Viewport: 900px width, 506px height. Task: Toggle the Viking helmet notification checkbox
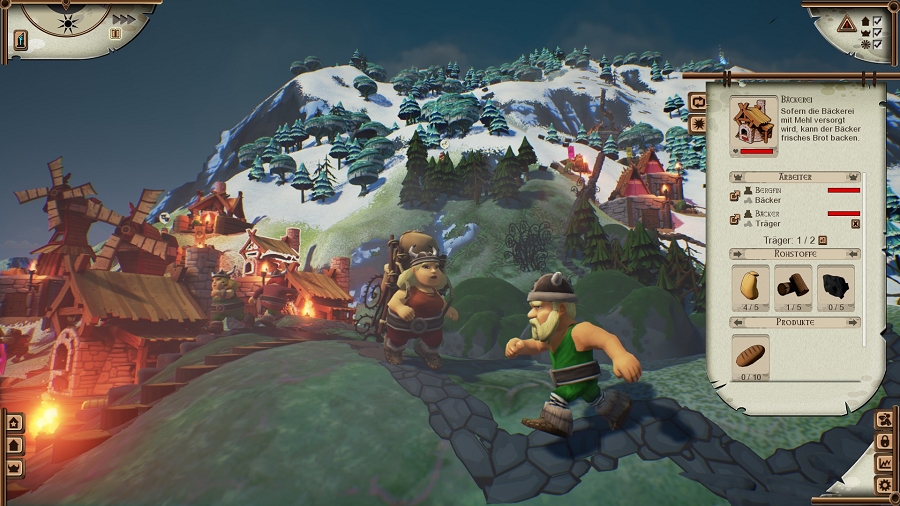point(877,33)
